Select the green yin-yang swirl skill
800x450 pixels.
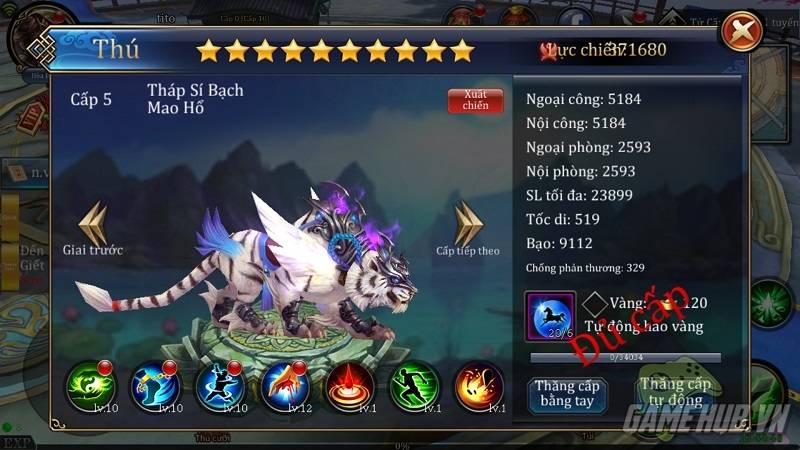coord(91,386)
